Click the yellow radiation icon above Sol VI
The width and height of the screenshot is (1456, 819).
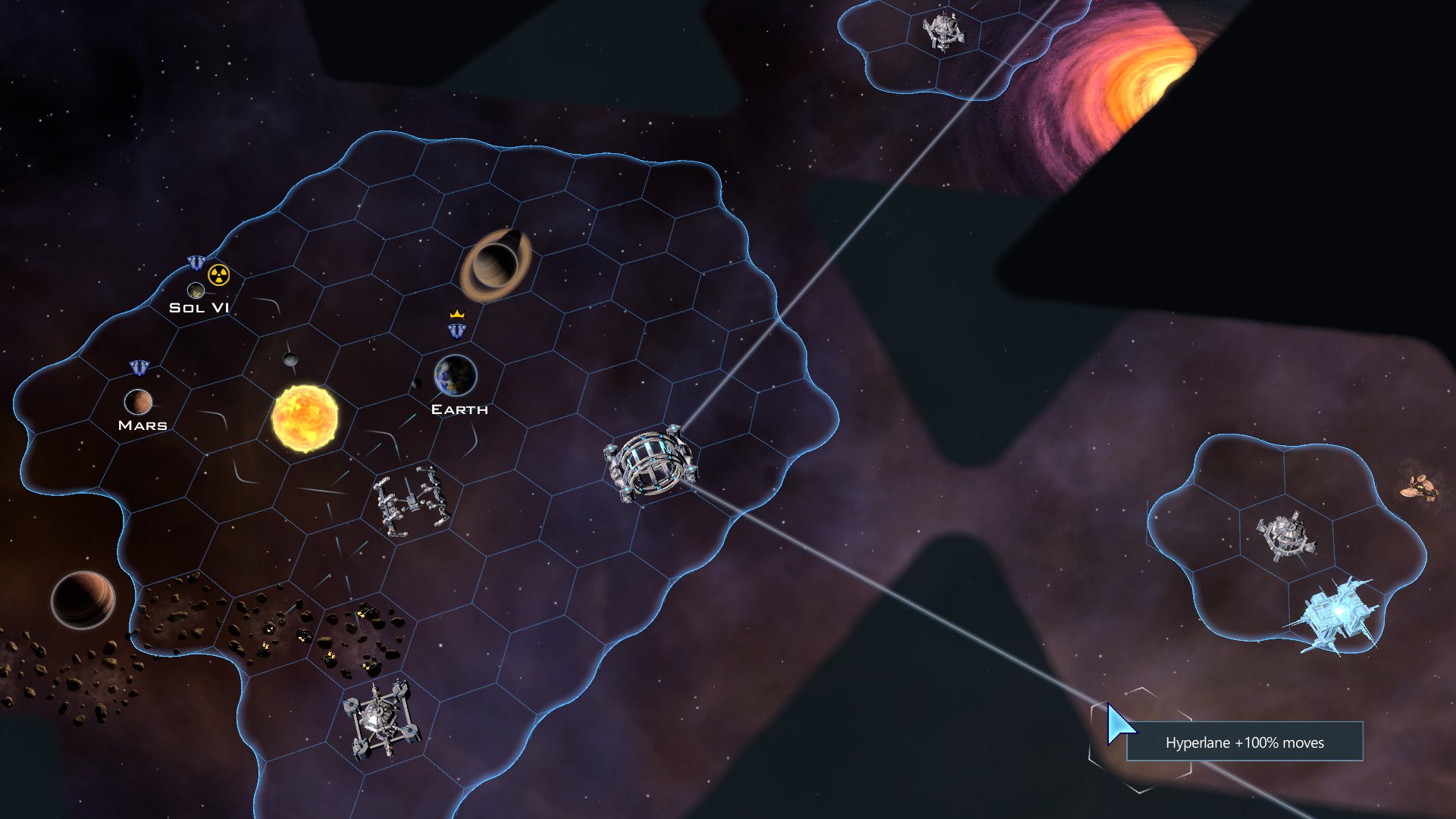pyautogui.click(x=218, y=275)
